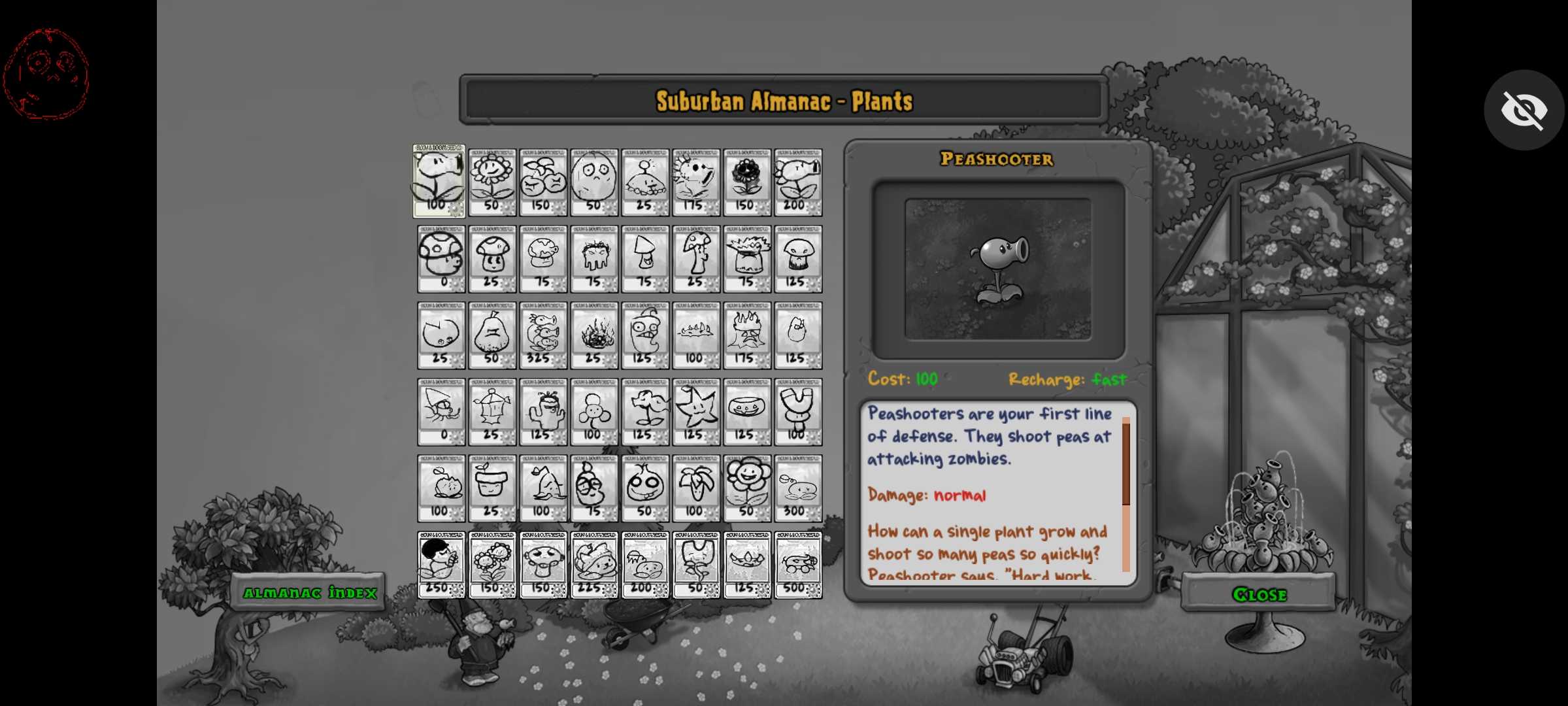
Task: Pick the Puff-shroom card costing 0
Action: coord(441,259)
